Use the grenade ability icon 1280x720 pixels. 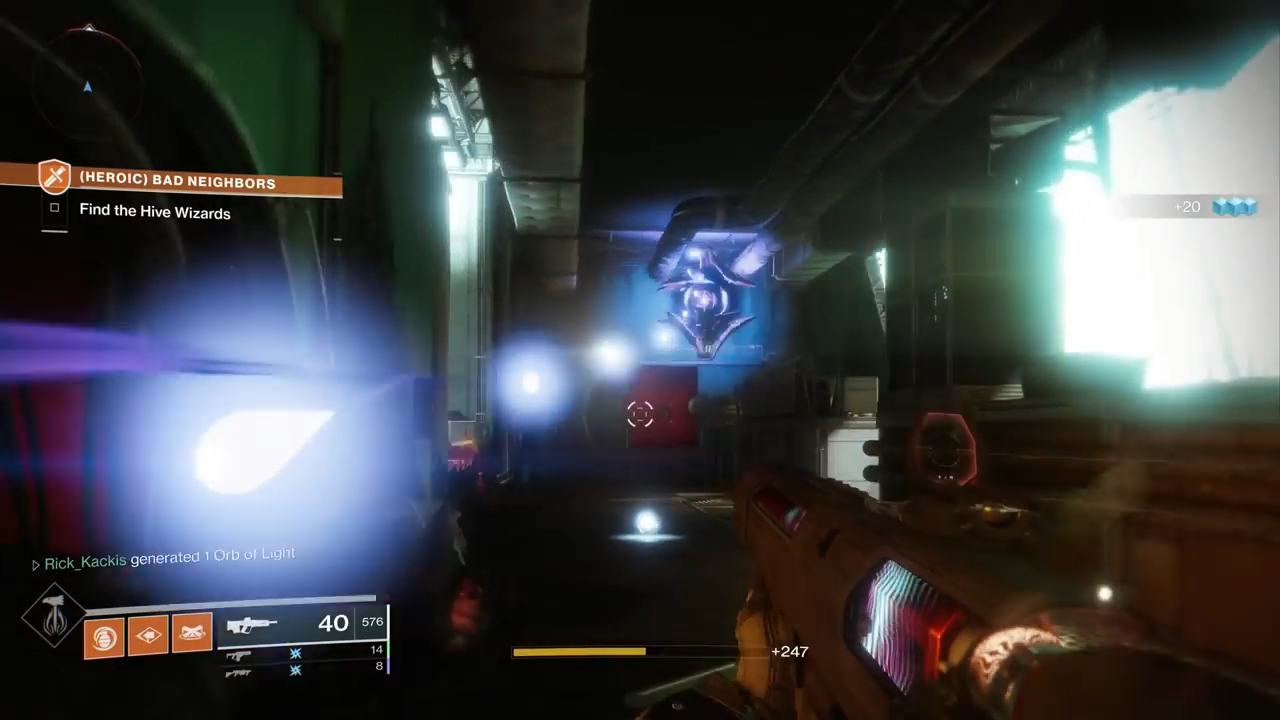[x=104, y=636]
